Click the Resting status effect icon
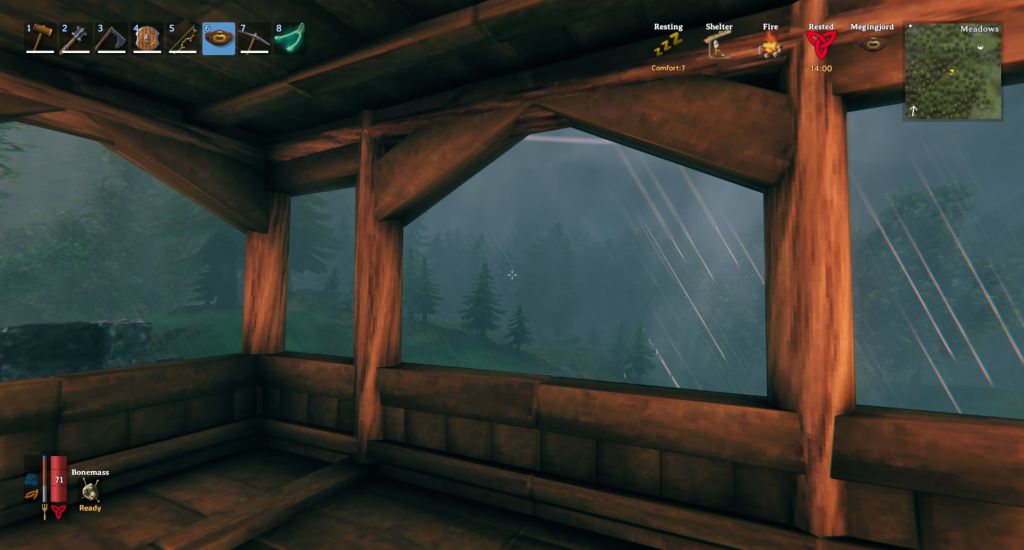 667,44
